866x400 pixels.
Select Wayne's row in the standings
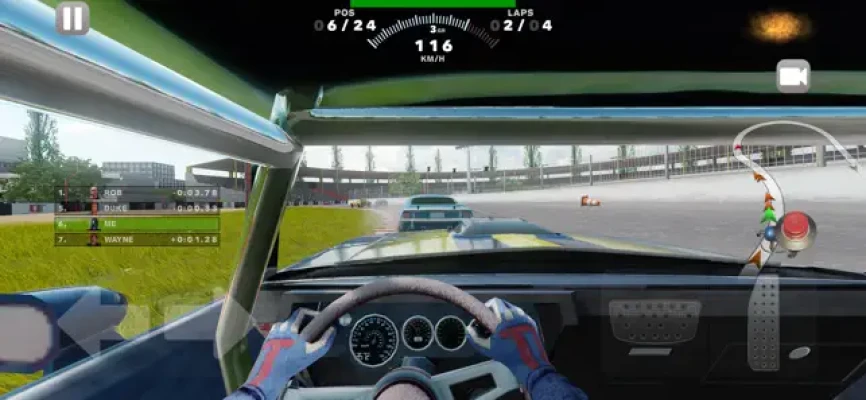click(137, 240)
